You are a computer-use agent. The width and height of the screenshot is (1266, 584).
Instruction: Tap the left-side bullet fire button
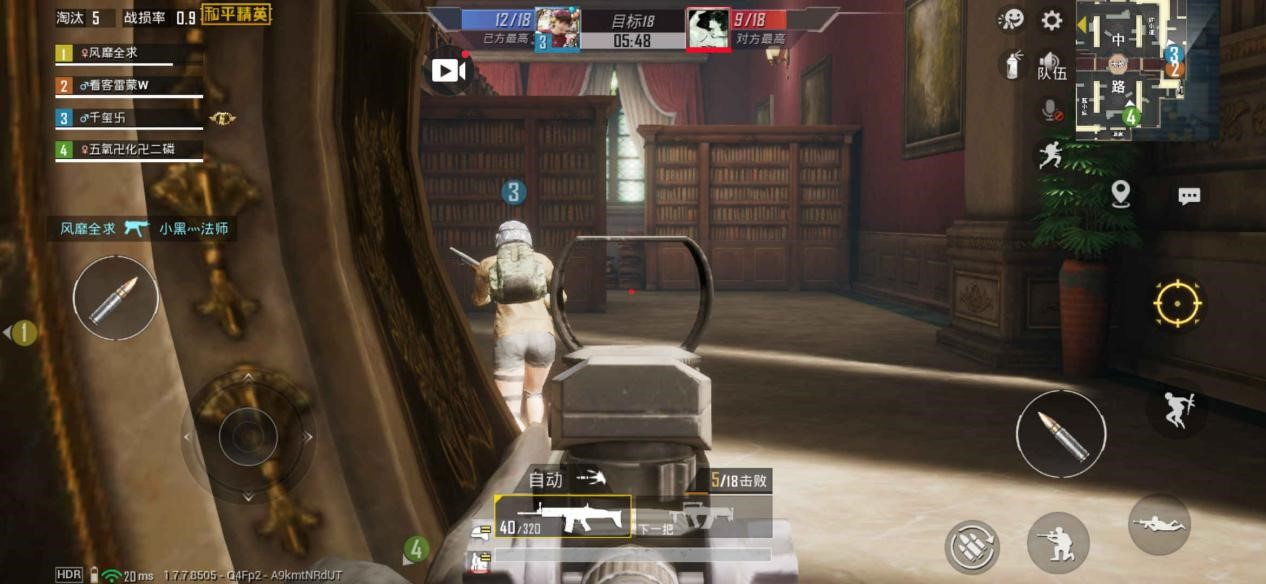(x=115, y=298)
